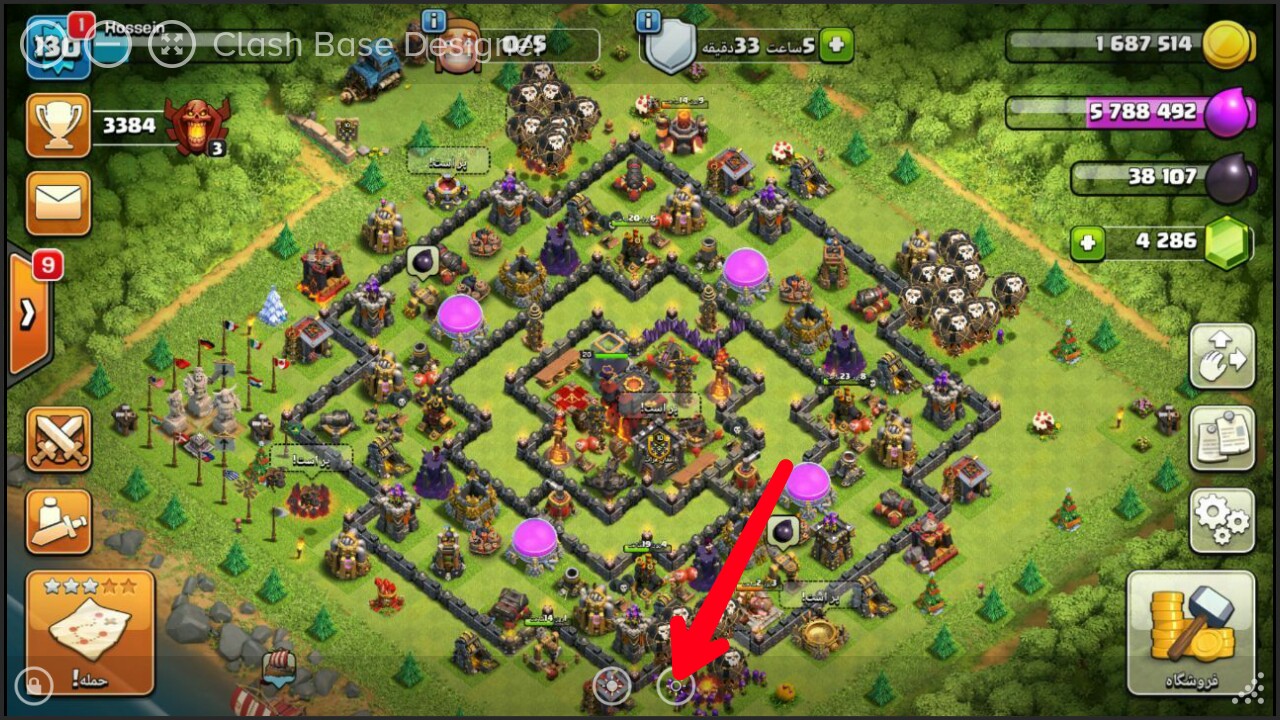This screenshot has width=1280, height=720.
Task: Open the crossed swords battle log button
Action: (58, 439)
